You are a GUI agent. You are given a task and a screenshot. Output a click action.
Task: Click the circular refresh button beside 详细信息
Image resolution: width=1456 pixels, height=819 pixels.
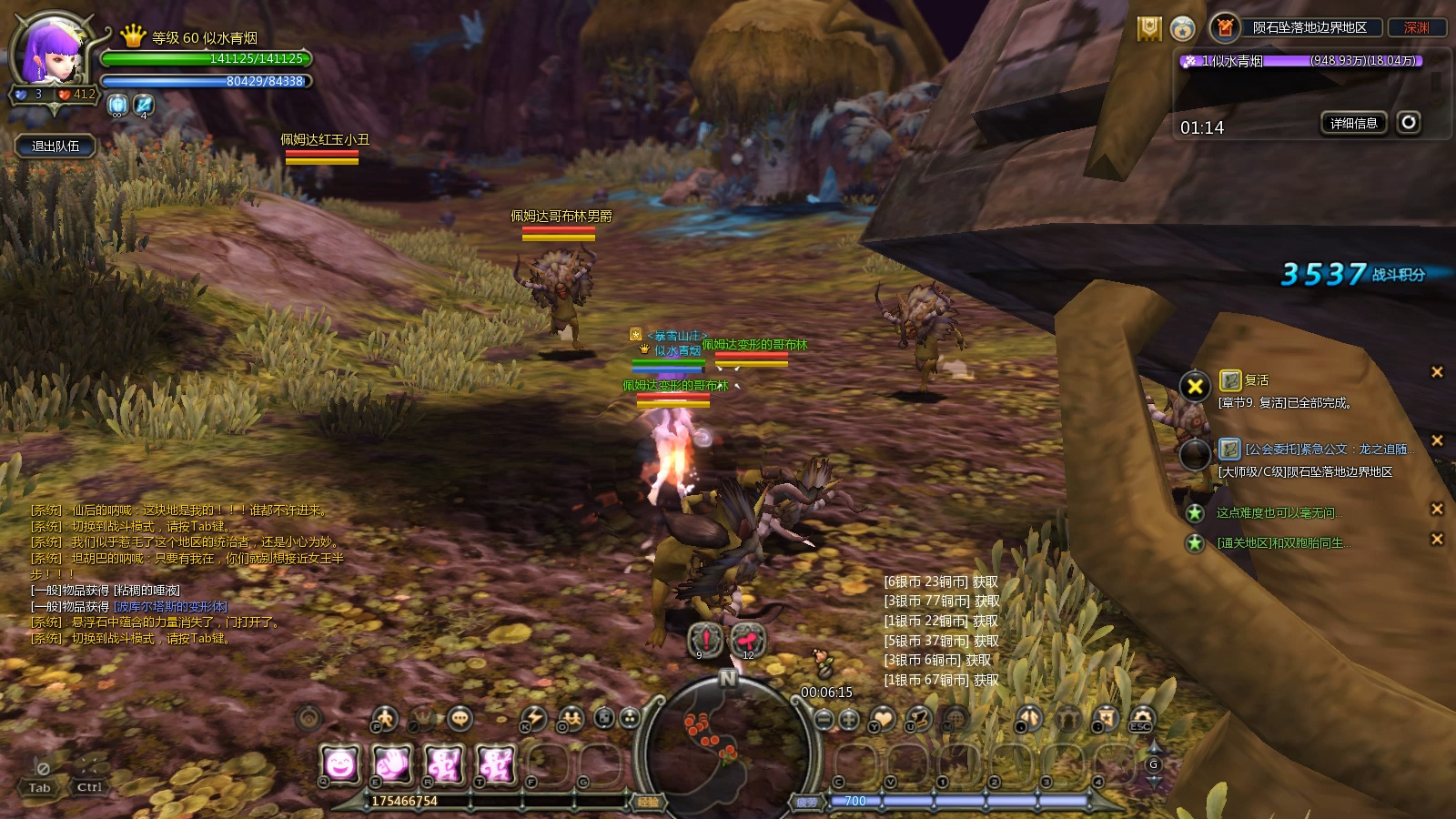pyautogui.click(x=1409, y=123)
